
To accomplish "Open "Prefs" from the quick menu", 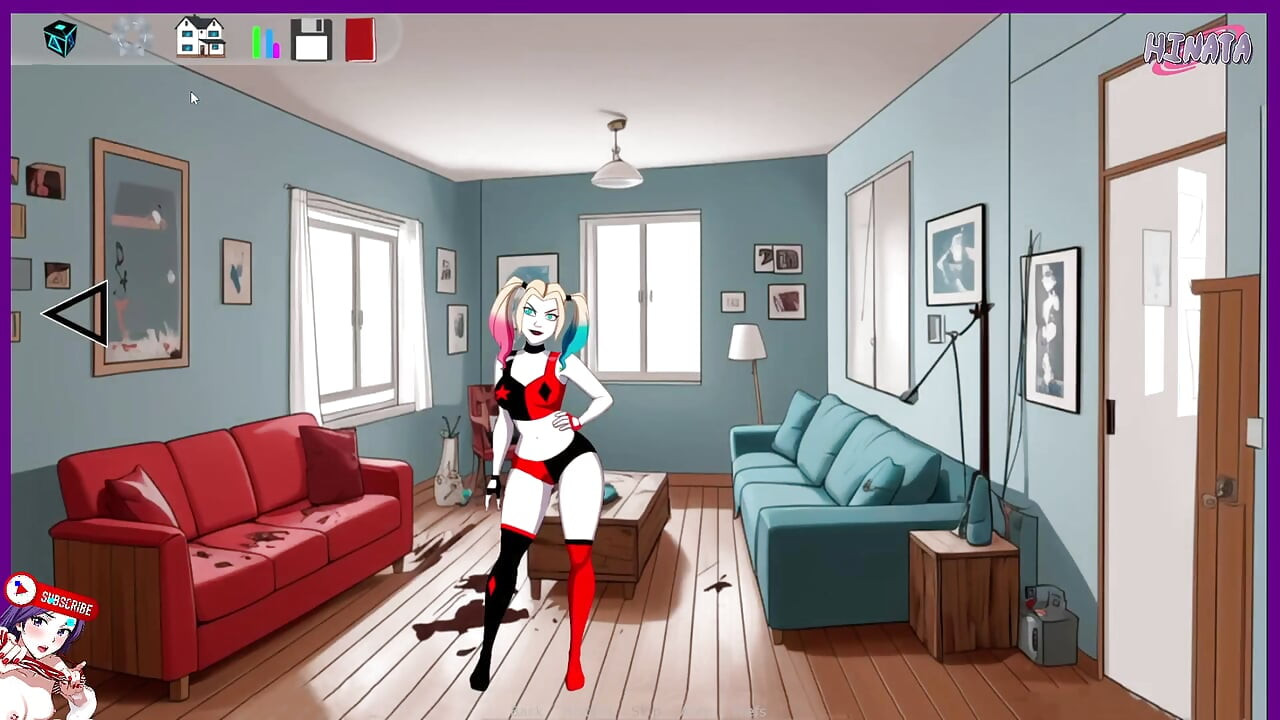I will click(757, 710).
